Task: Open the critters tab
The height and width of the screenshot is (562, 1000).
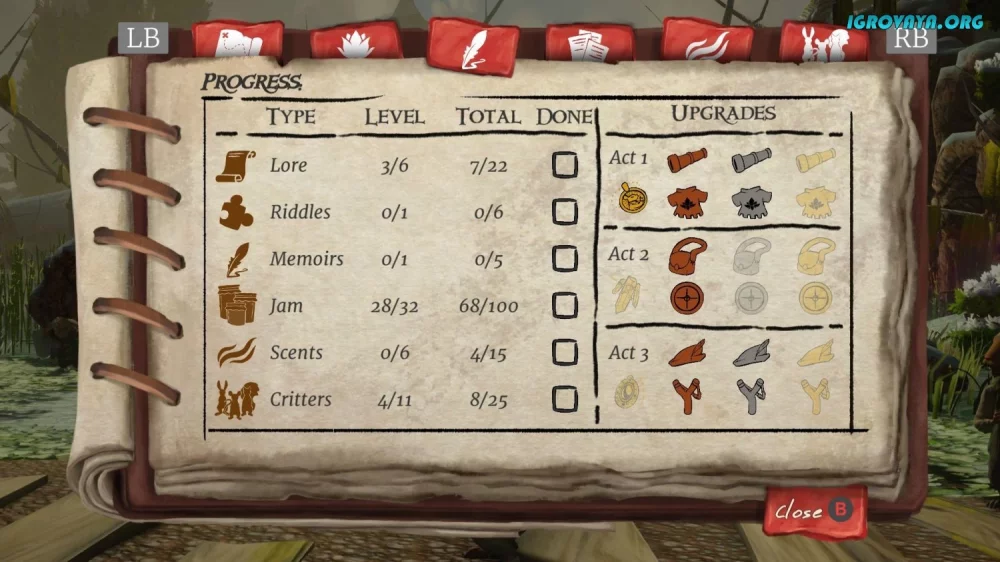Action: 824,43
